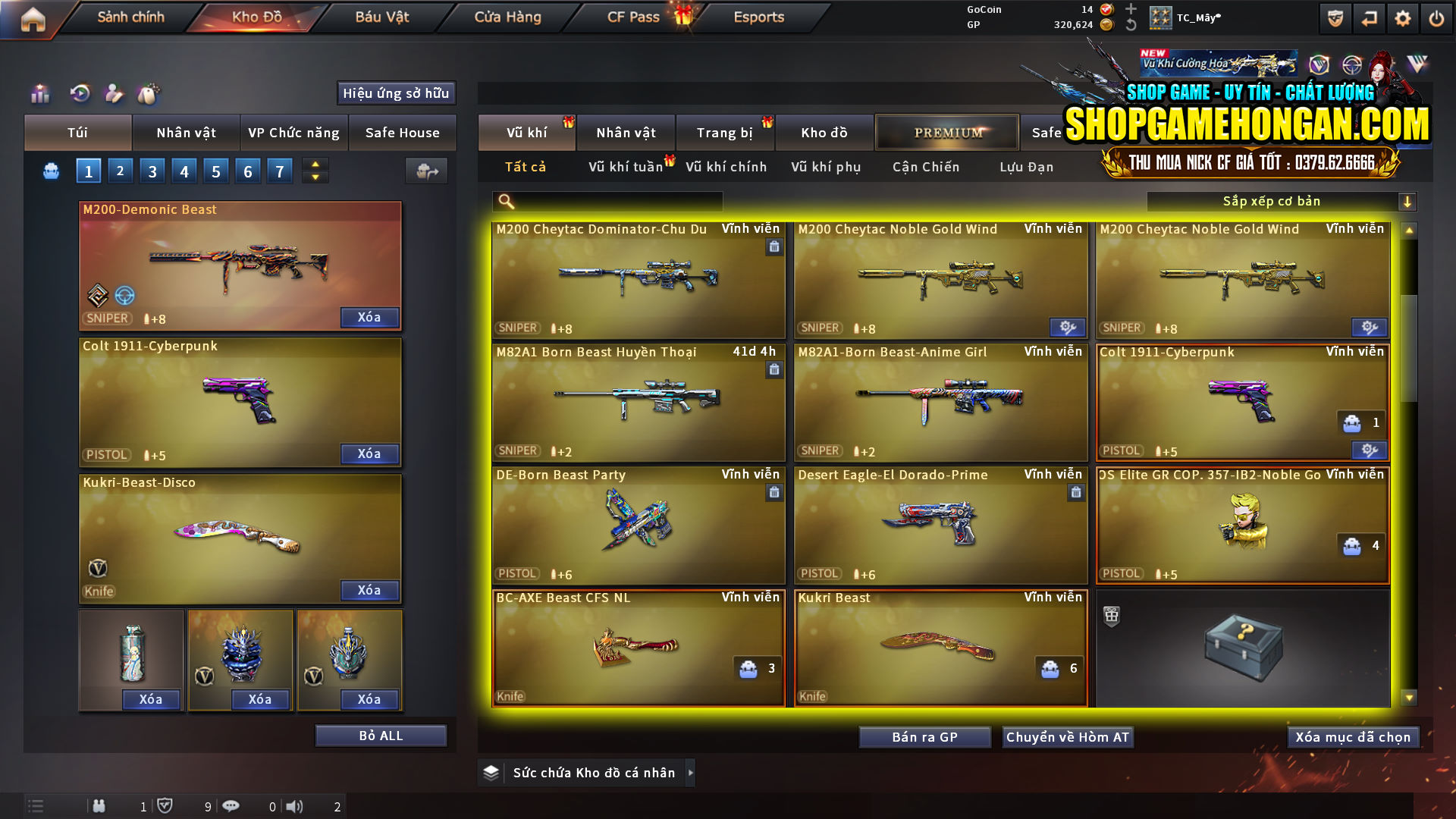This screenshot has width=1456, height=819.
Task: Click the replay/history icon in inventory toolbar
Action: [x=79, y=93]
